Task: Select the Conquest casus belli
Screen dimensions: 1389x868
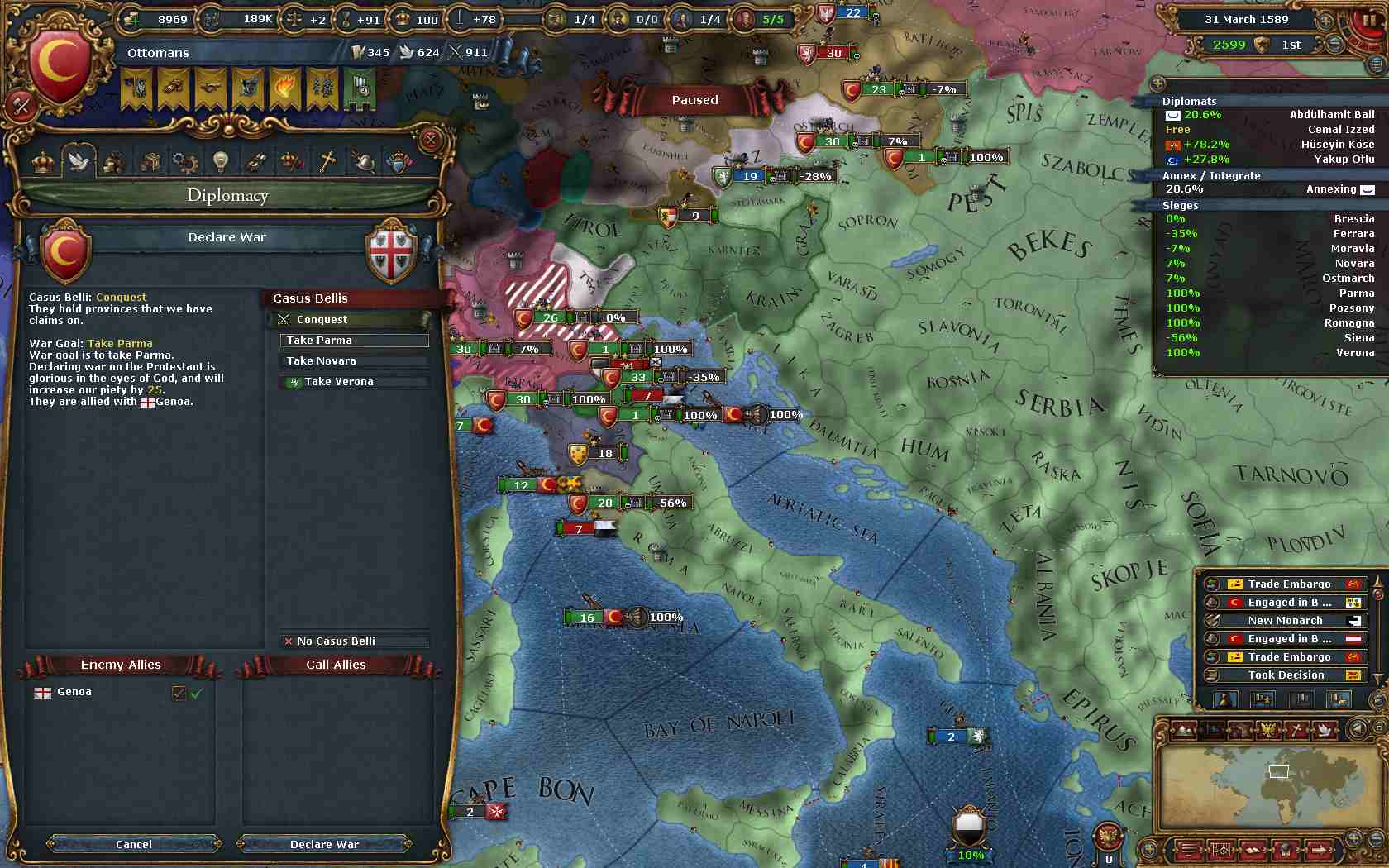Action: pos(354,320)
